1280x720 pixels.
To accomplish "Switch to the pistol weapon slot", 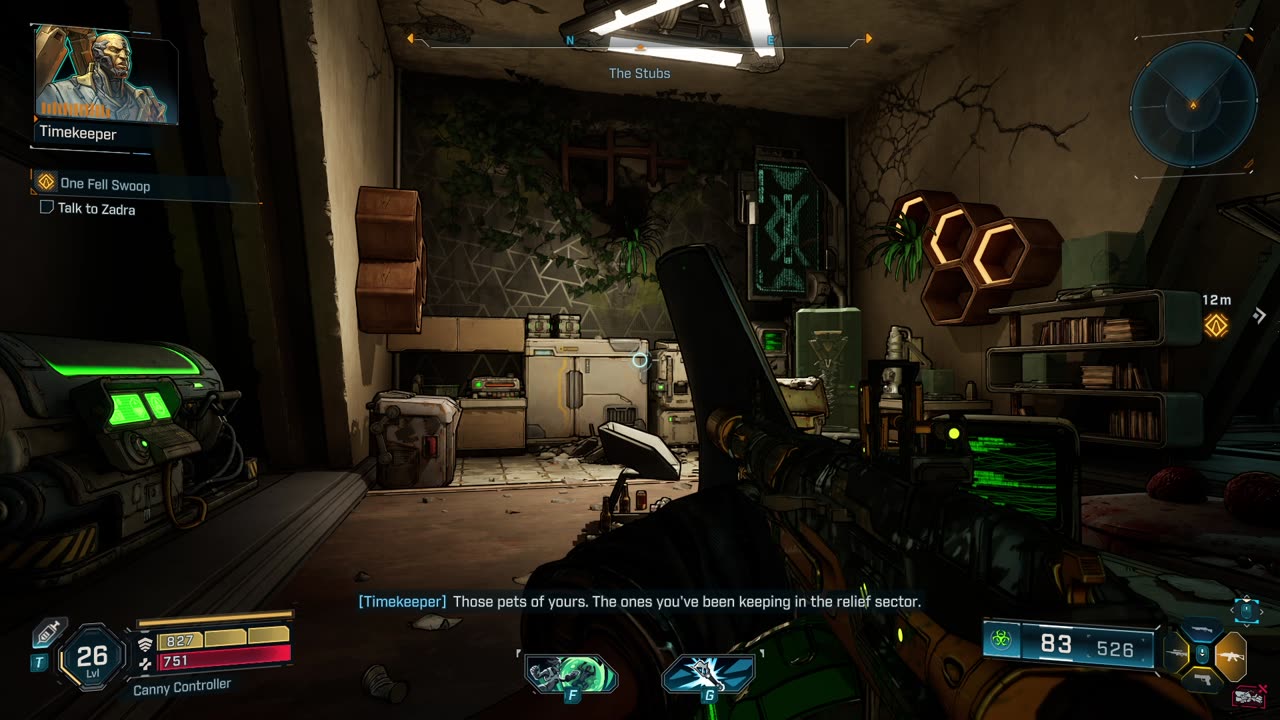I will [x=1202, y=682].
